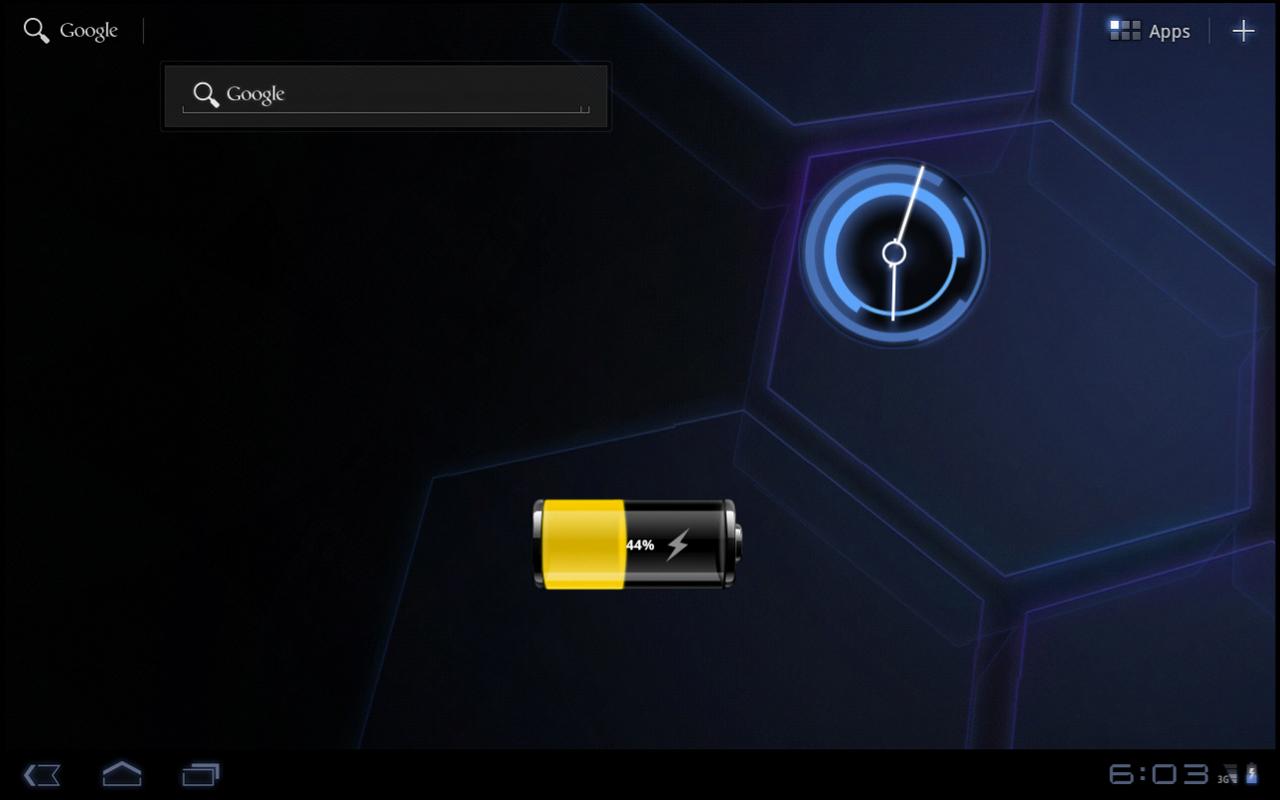
Task: Tap inside the Google search box widget
Action: coord(400,94)
